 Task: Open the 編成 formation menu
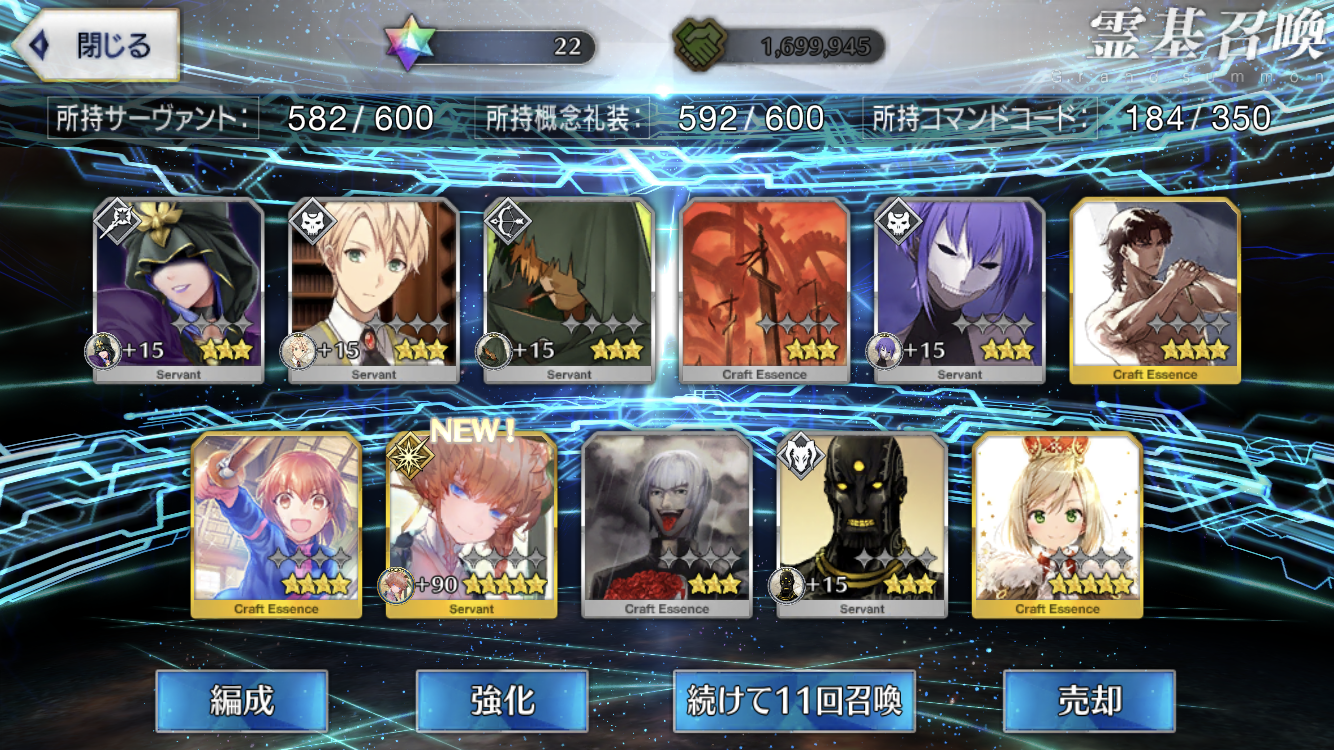coord(241,701)
